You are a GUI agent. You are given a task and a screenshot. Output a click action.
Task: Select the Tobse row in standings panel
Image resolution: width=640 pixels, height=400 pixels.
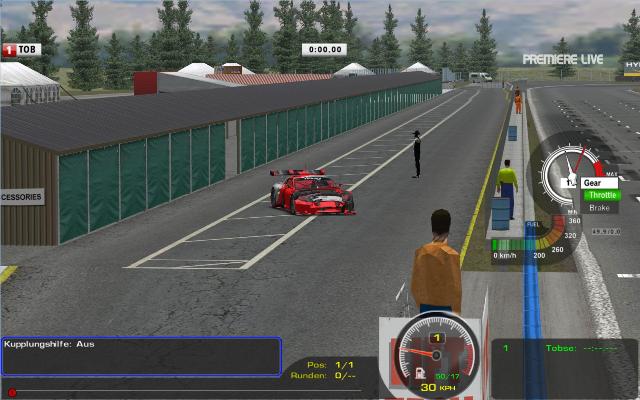563,349
